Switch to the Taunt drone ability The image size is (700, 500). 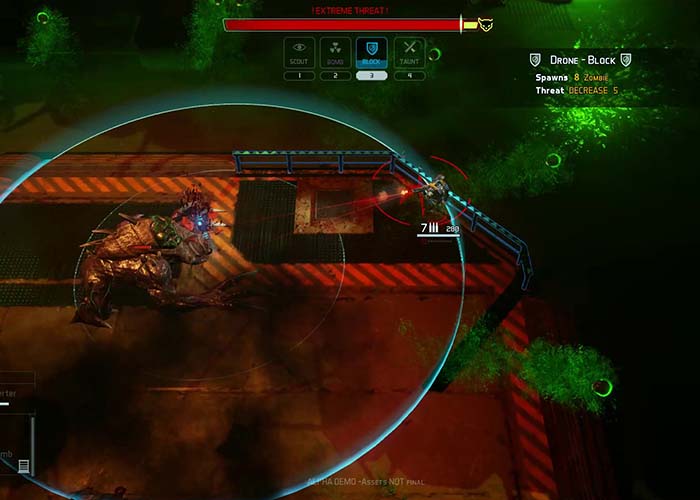click(x=409, y=52)
